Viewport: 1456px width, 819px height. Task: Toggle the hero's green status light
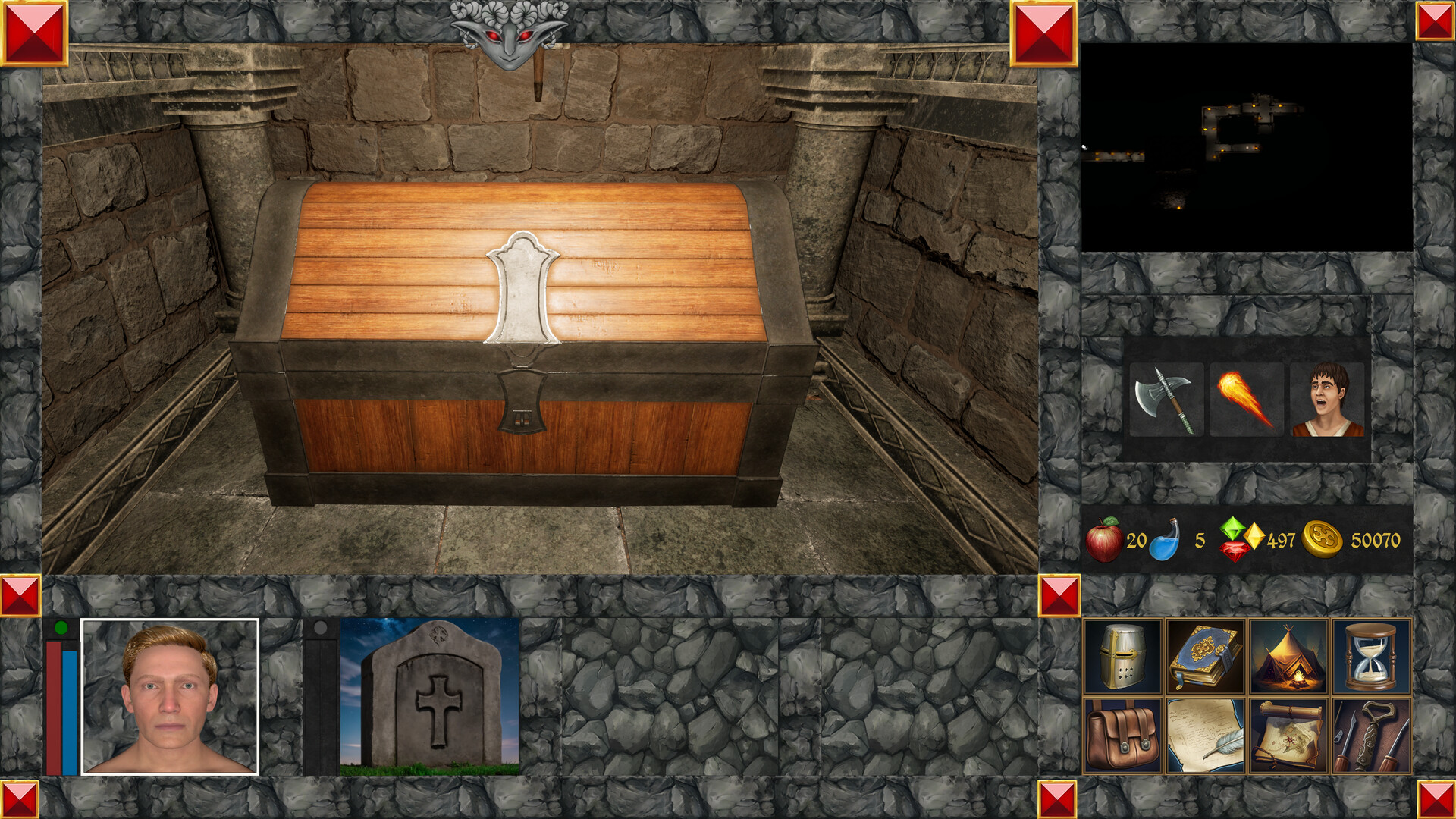click(x=60, y=626)
